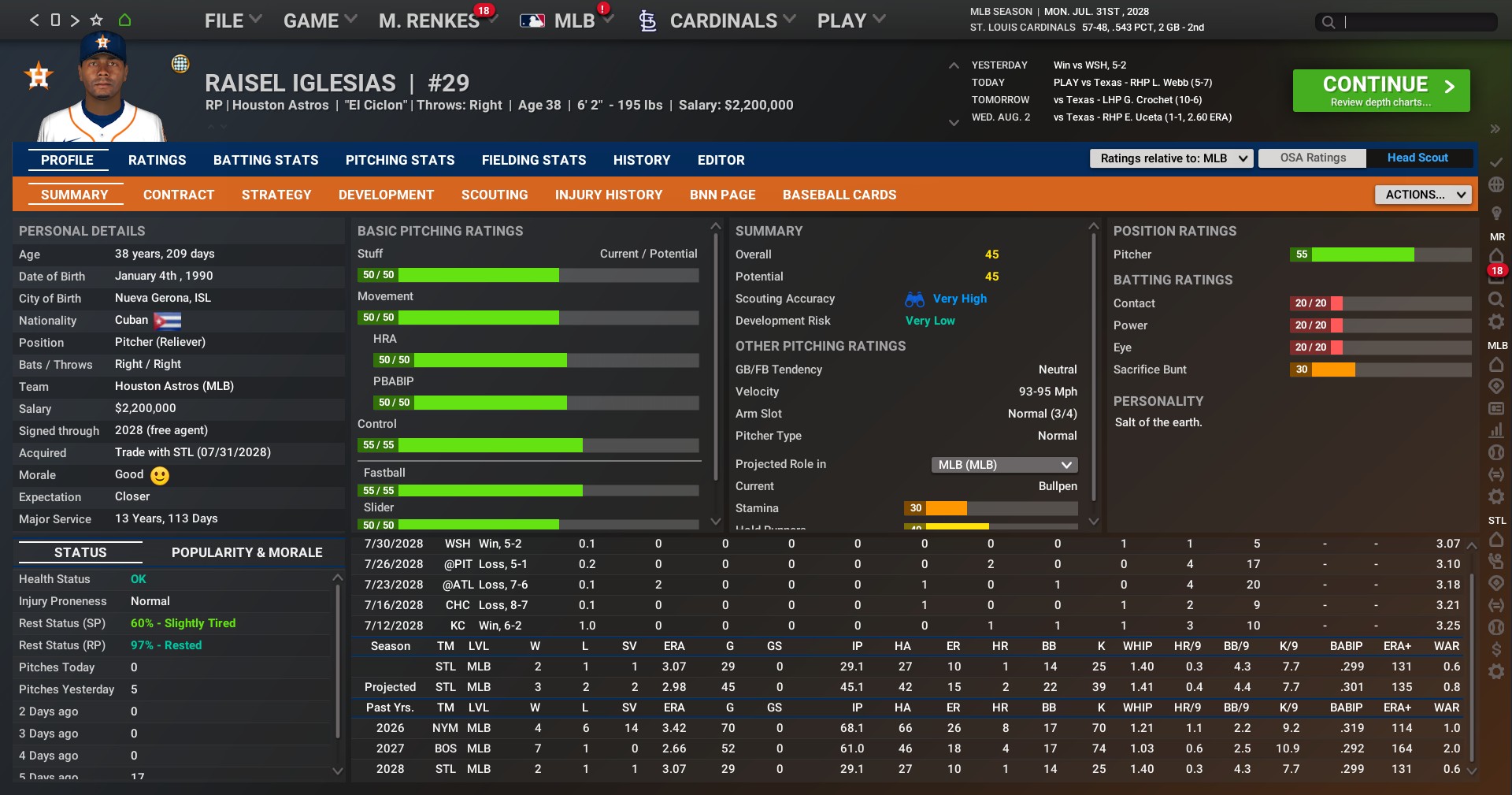Click the green CONTINUE button

1380,91
